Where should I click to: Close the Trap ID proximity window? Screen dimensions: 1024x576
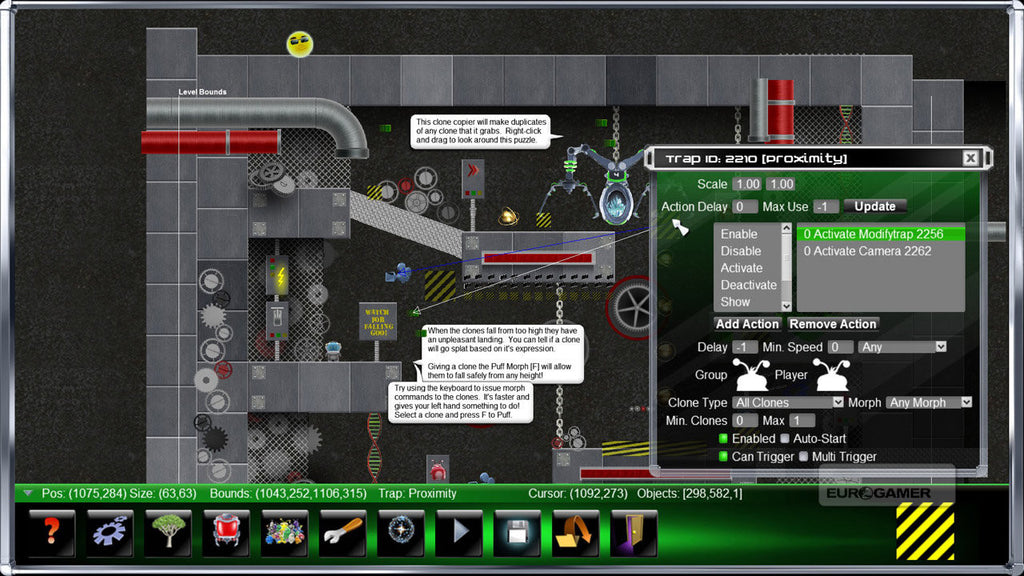(970, 158)
